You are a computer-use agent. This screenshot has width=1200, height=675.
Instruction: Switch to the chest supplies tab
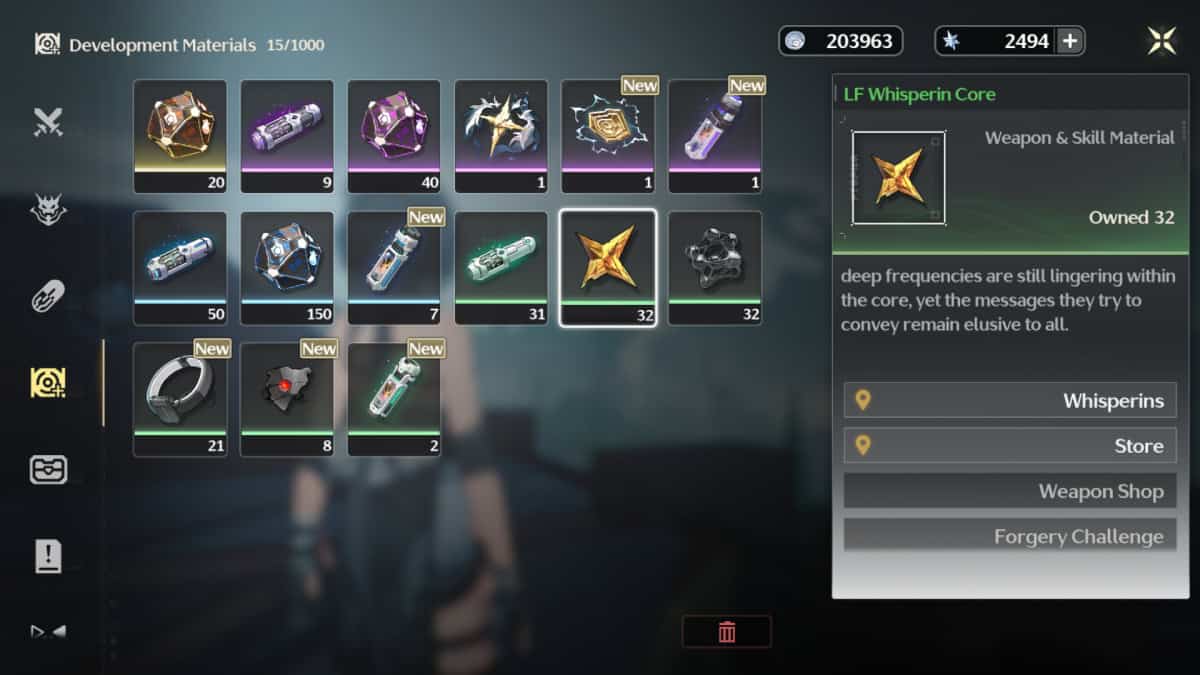(48, 470)
